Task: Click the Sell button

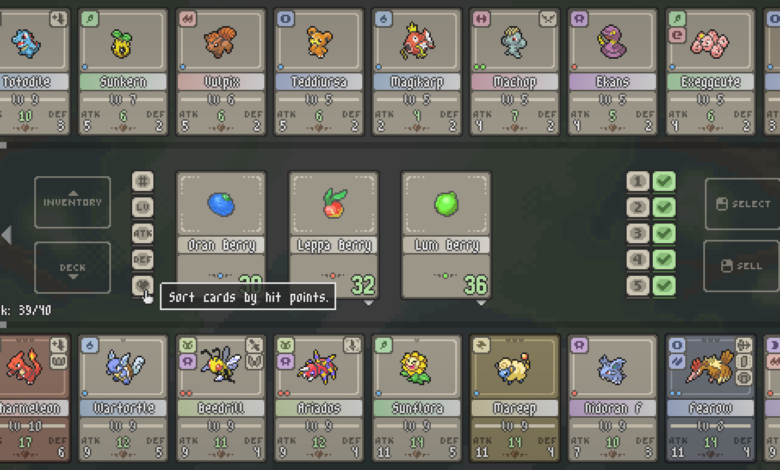Action: (x=741, y=266)
